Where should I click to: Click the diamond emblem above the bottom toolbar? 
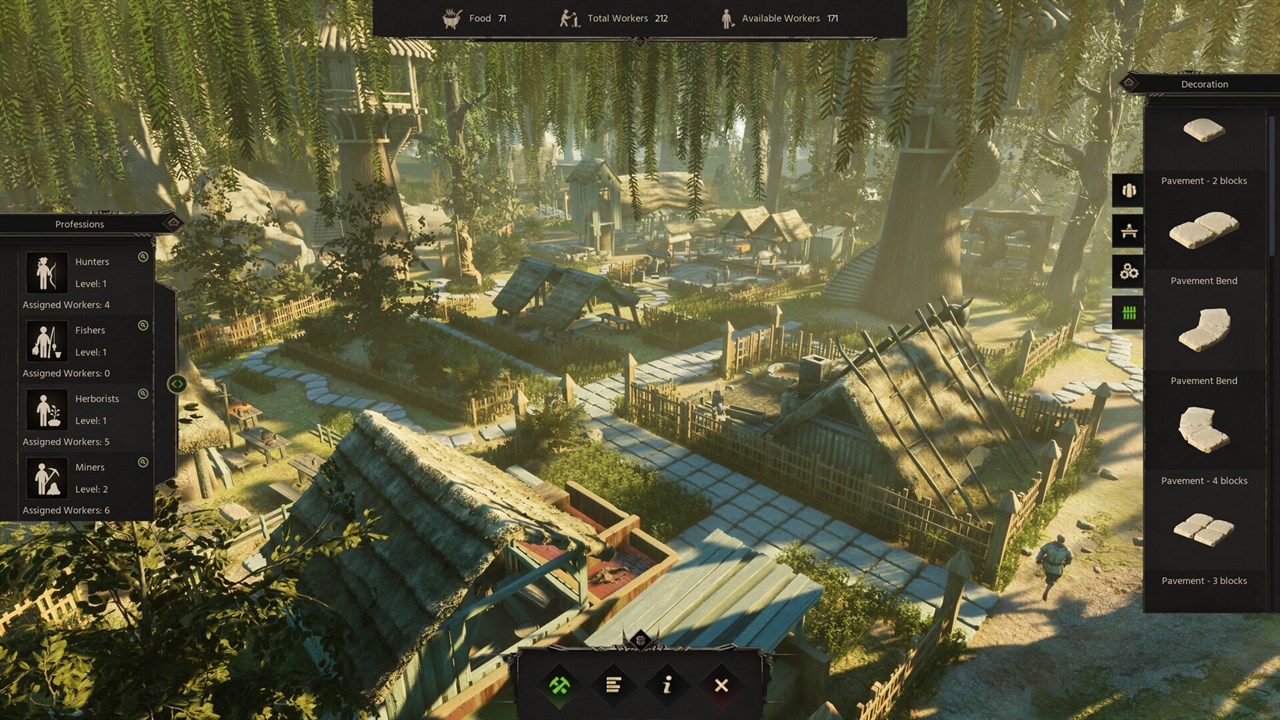pos(641,640)
